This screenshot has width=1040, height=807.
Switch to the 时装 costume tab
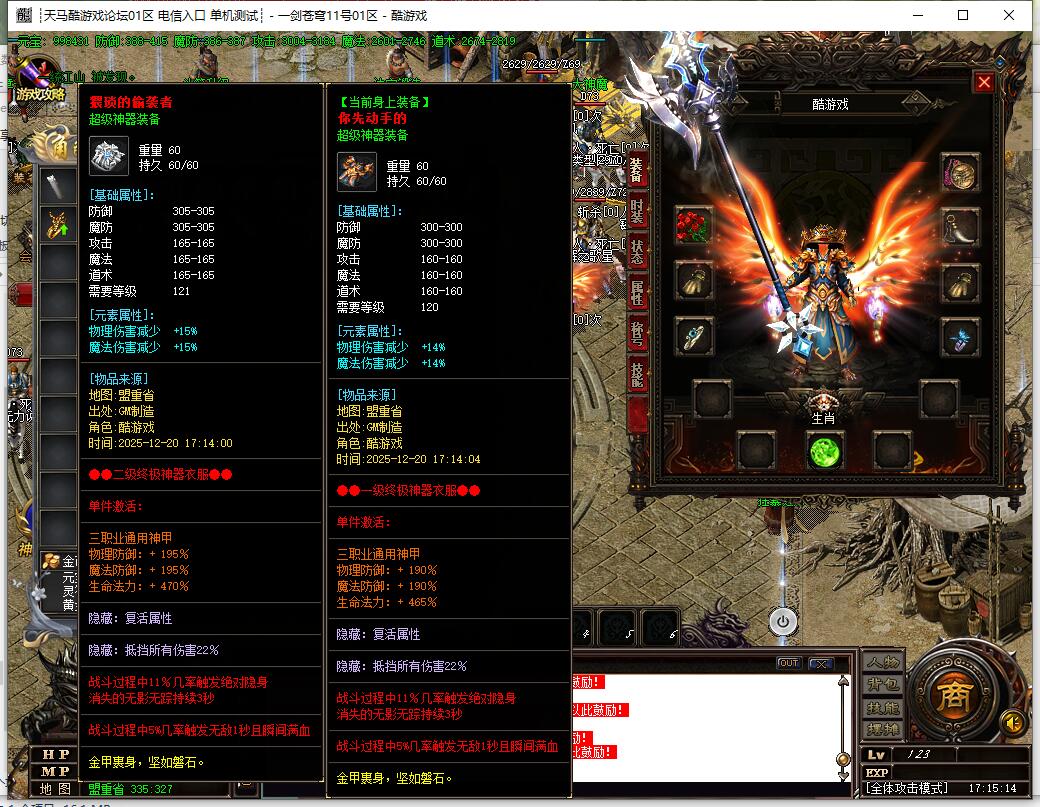point(637,212)
